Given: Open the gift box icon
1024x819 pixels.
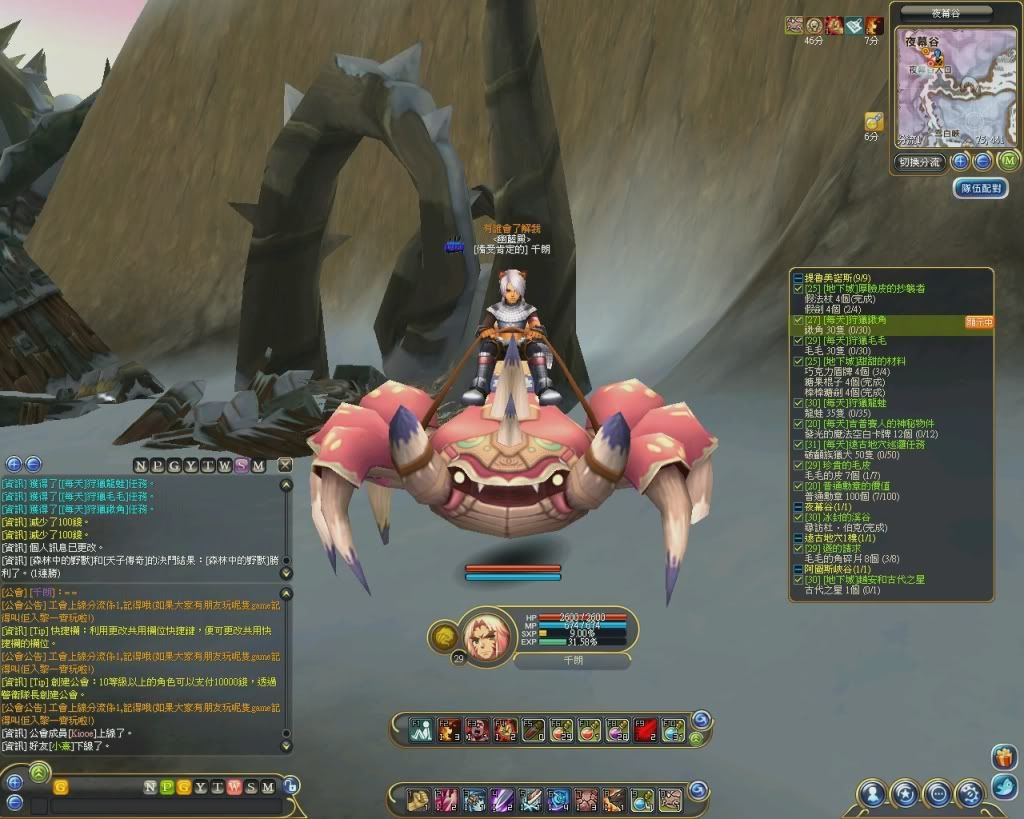Looking at the screenshot, I should click(x=1004, y=757).
